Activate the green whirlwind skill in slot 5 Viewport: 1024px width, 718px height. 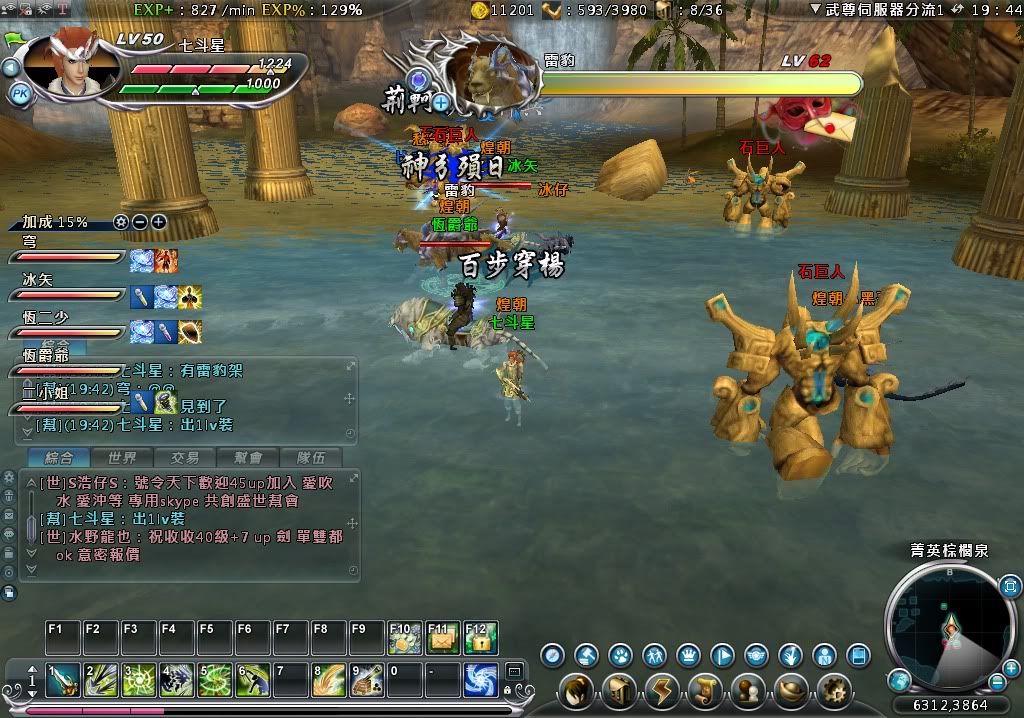tap(215, 680)
